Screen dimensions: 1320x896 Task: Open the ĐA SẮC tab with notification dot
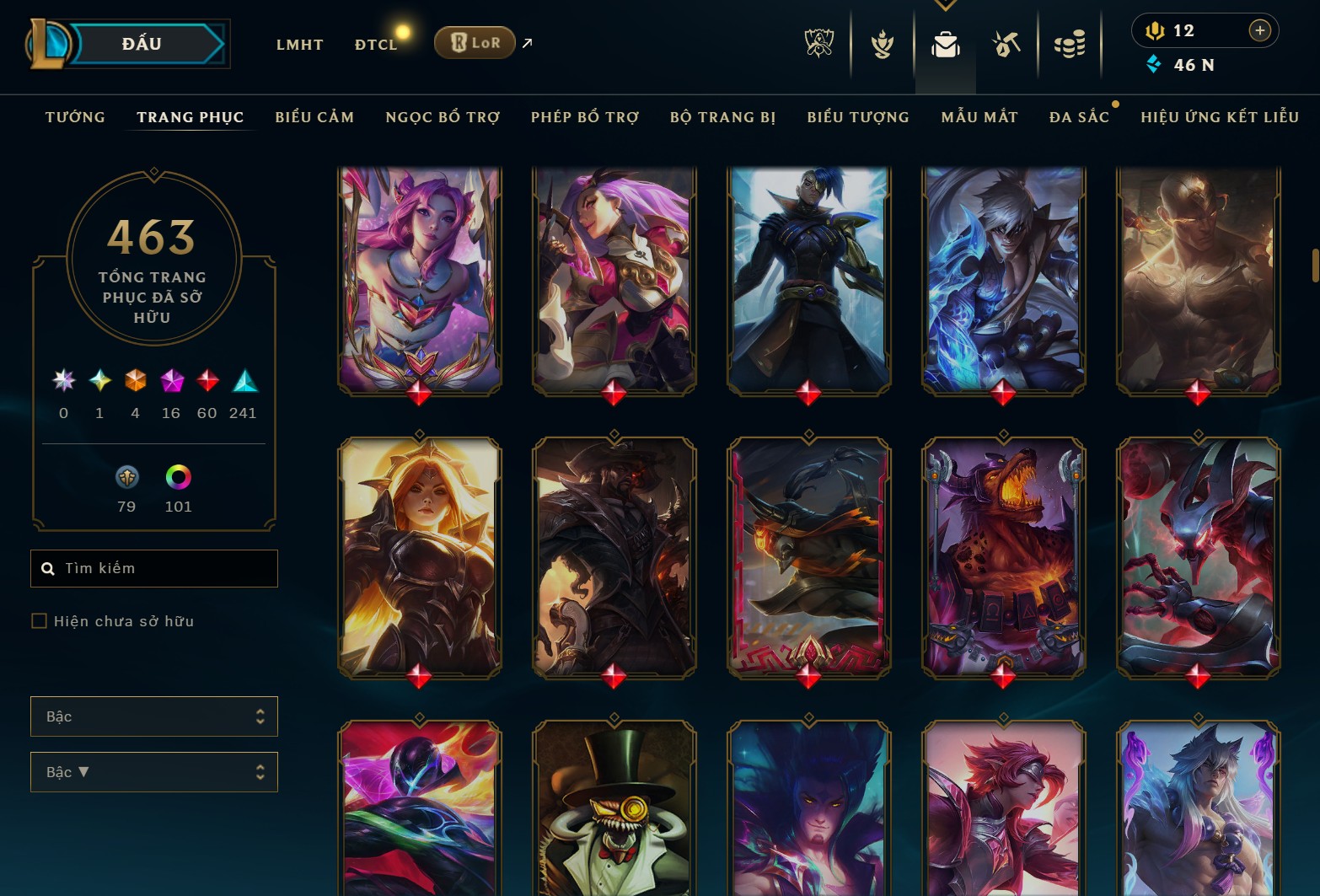(x=1078, y=117)
